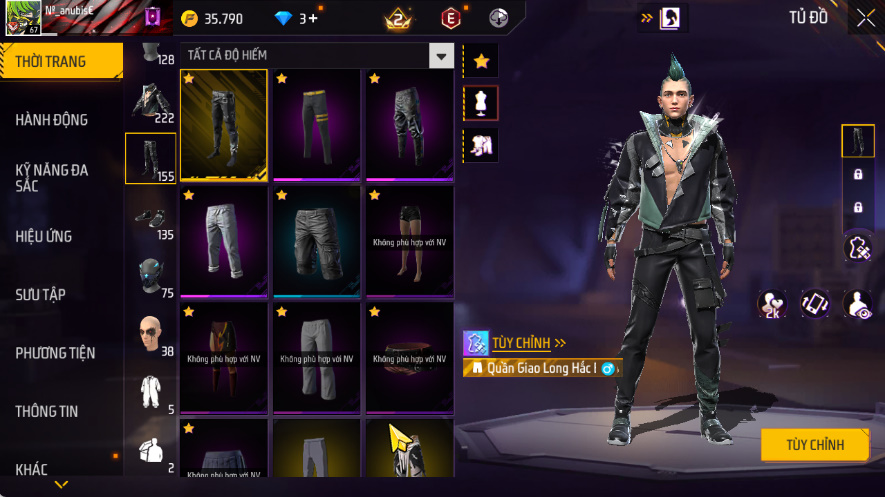The image size is (885, 497).
Task: Open the Tất Cả Độ Hiếm rarity dropdown
Action: (441, 55)
